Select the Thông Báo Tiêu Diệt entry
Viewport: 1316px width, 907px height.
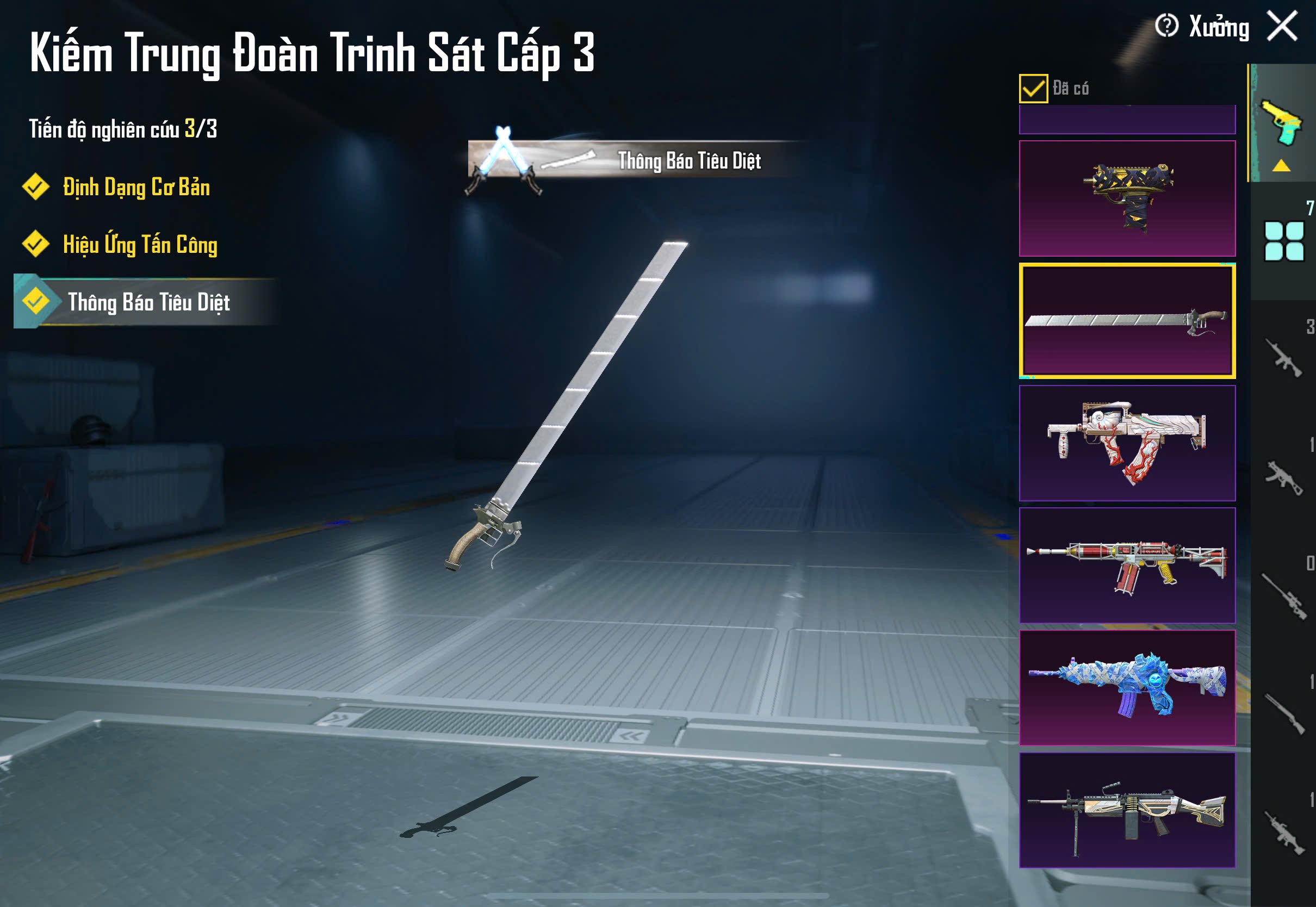148,302
